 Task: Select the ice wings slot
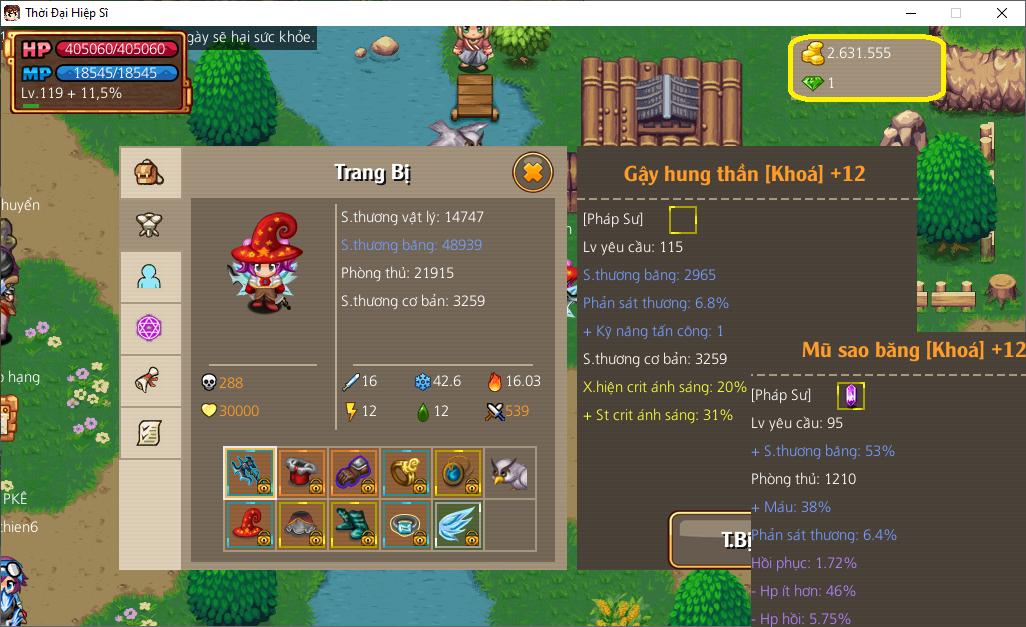(458, 525)
